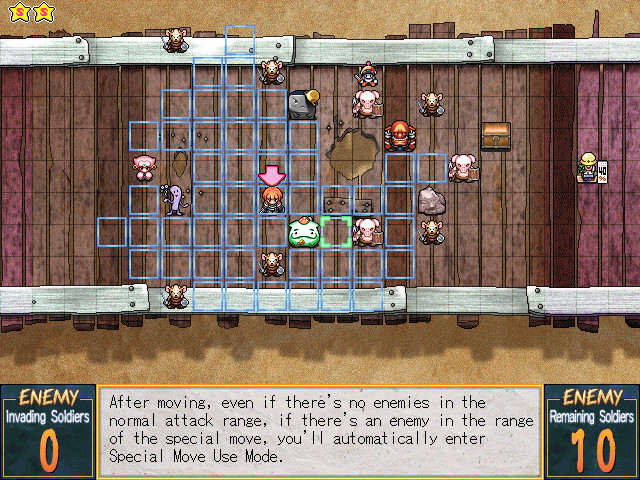
Task: Choose the tile marked by green brackets
Action: point(336,232)
